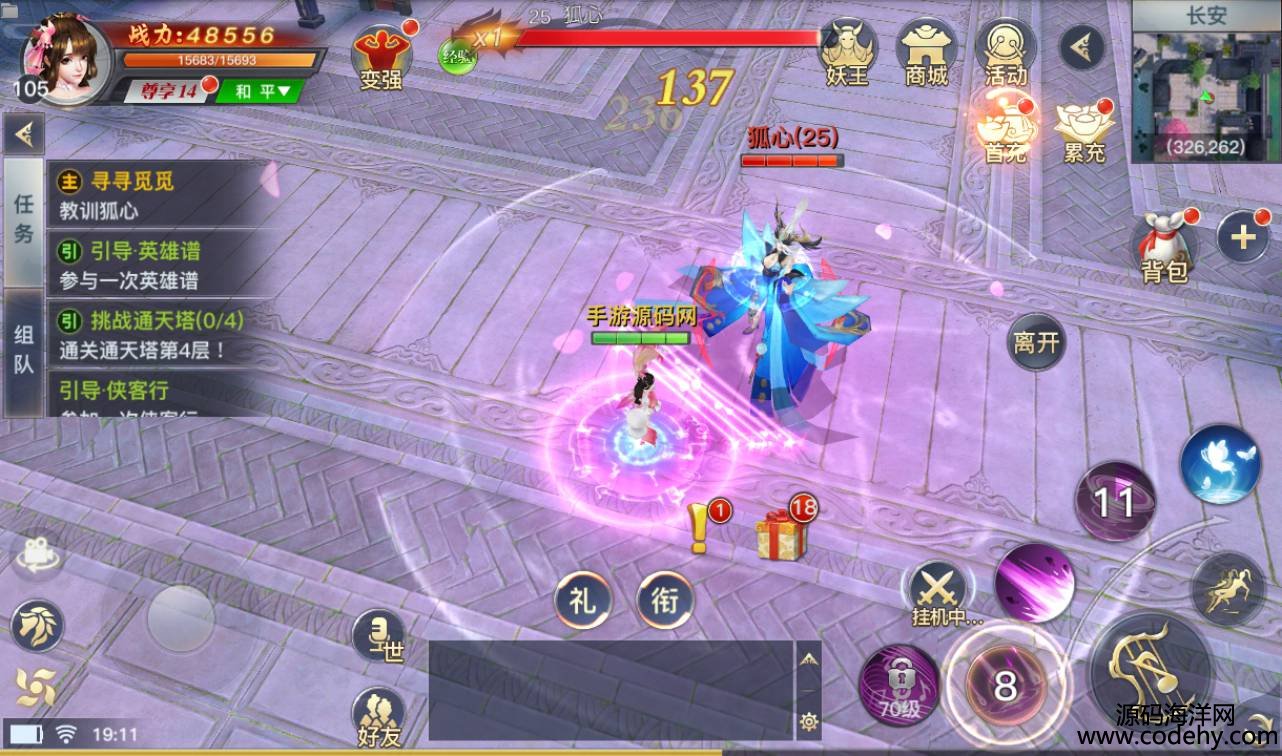
Task: Open the gift box with 18 badge
Action: coord(781,535)
